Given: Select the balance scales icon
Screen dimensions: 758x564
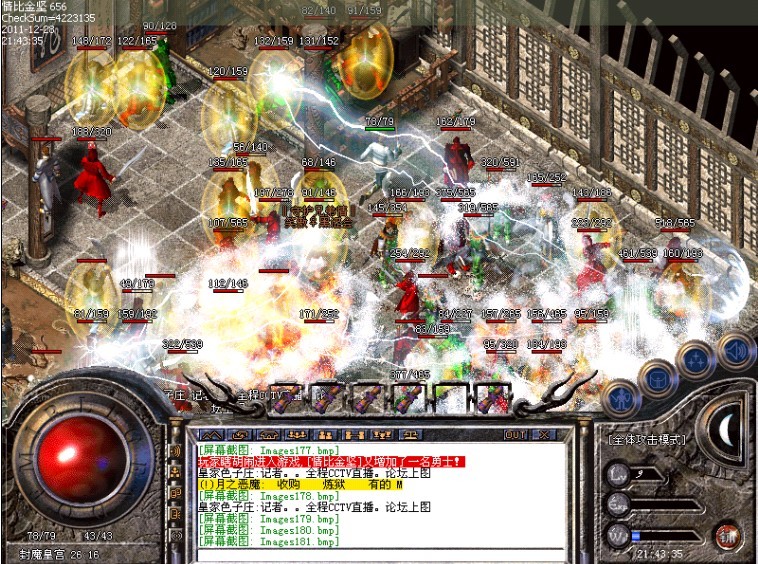Looking at the screenshot, I should point(410,435).
